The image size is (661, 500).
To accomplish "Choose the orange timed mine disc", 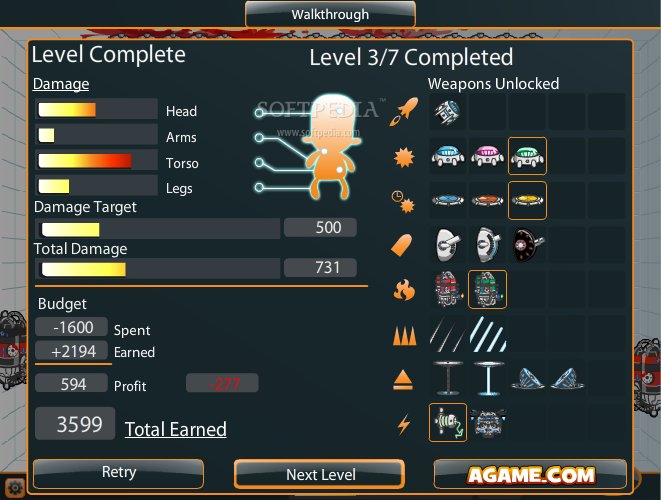I will pyautogui.click(x=488, y=199).
